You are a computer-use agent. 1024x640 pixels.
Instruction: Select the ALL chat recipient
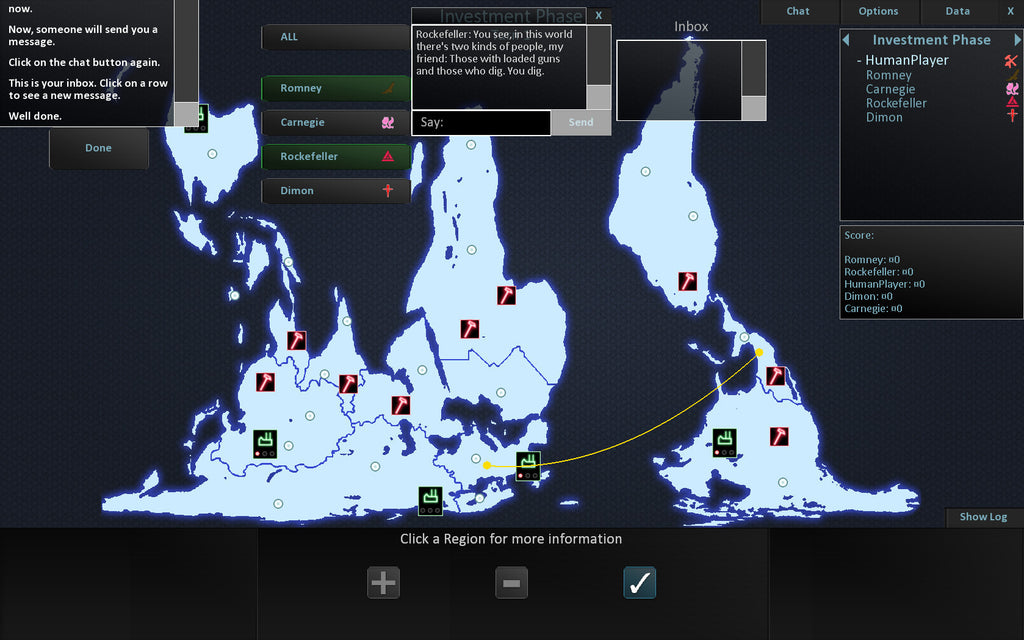click(335, 37)
